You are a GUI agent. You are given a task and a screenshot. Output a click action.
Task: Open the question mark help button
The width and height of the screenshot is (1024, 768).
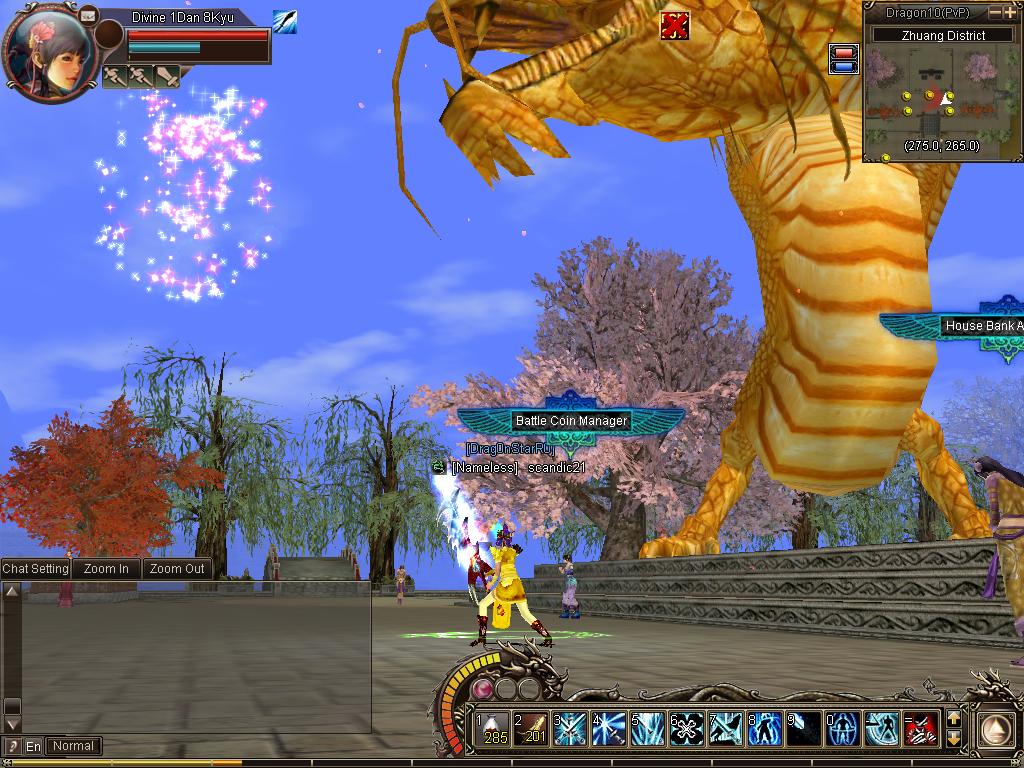(12, 746)
